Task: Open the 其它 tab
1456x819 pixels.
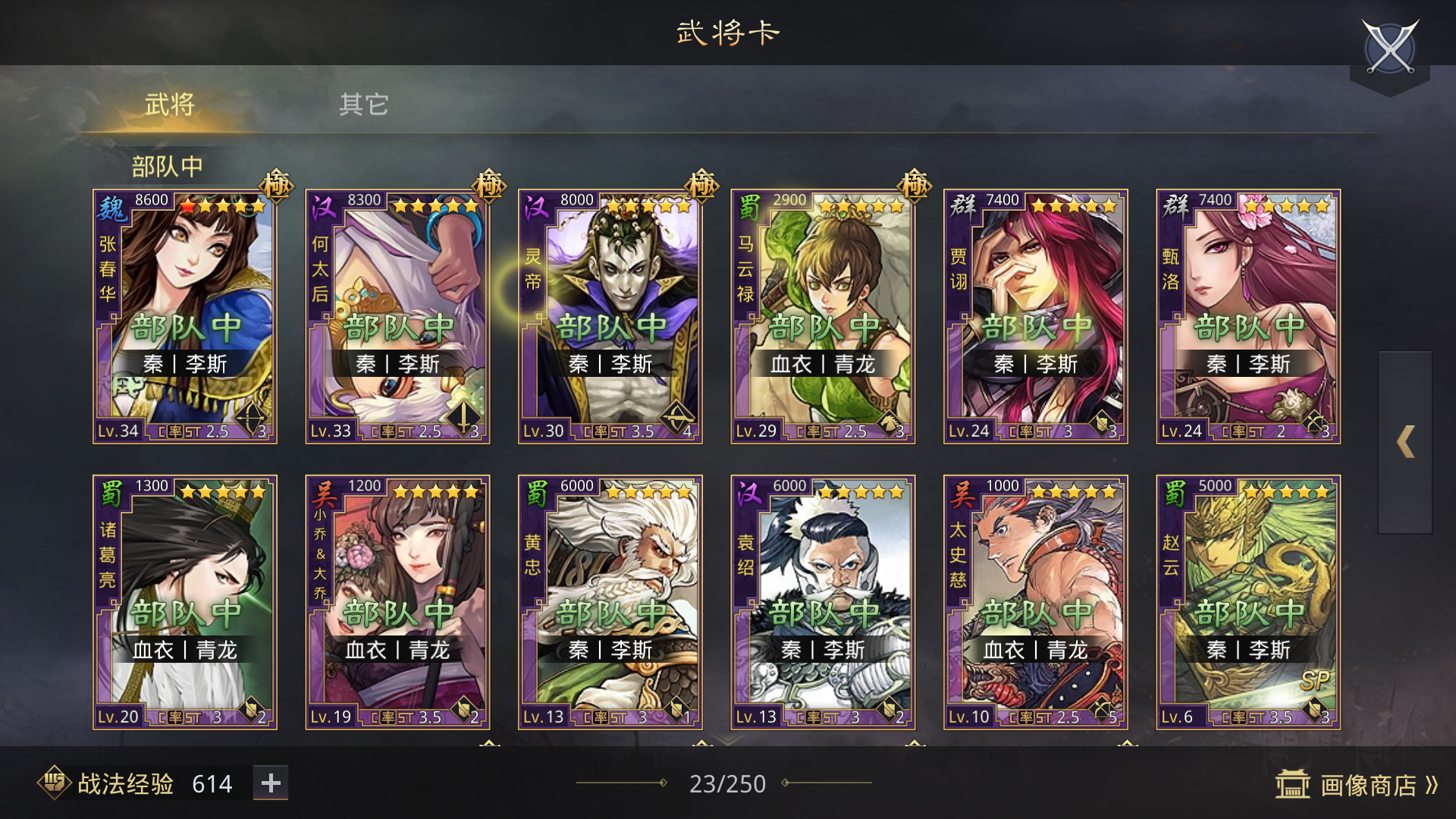Action: [x=366, y=106]
